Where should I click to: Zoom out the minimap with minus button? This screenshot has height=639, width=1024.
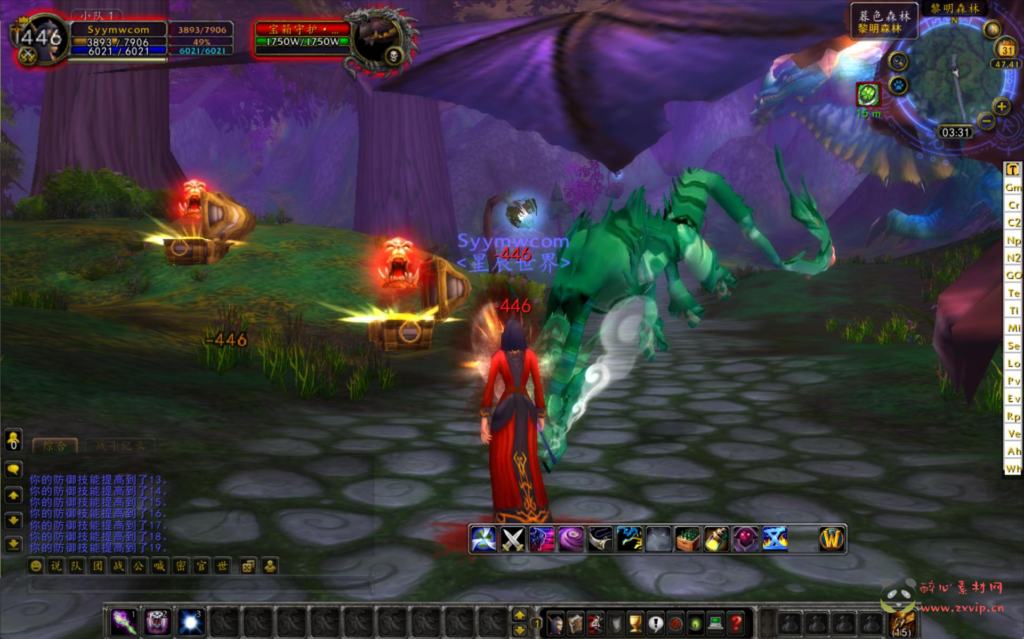(985, 121)
